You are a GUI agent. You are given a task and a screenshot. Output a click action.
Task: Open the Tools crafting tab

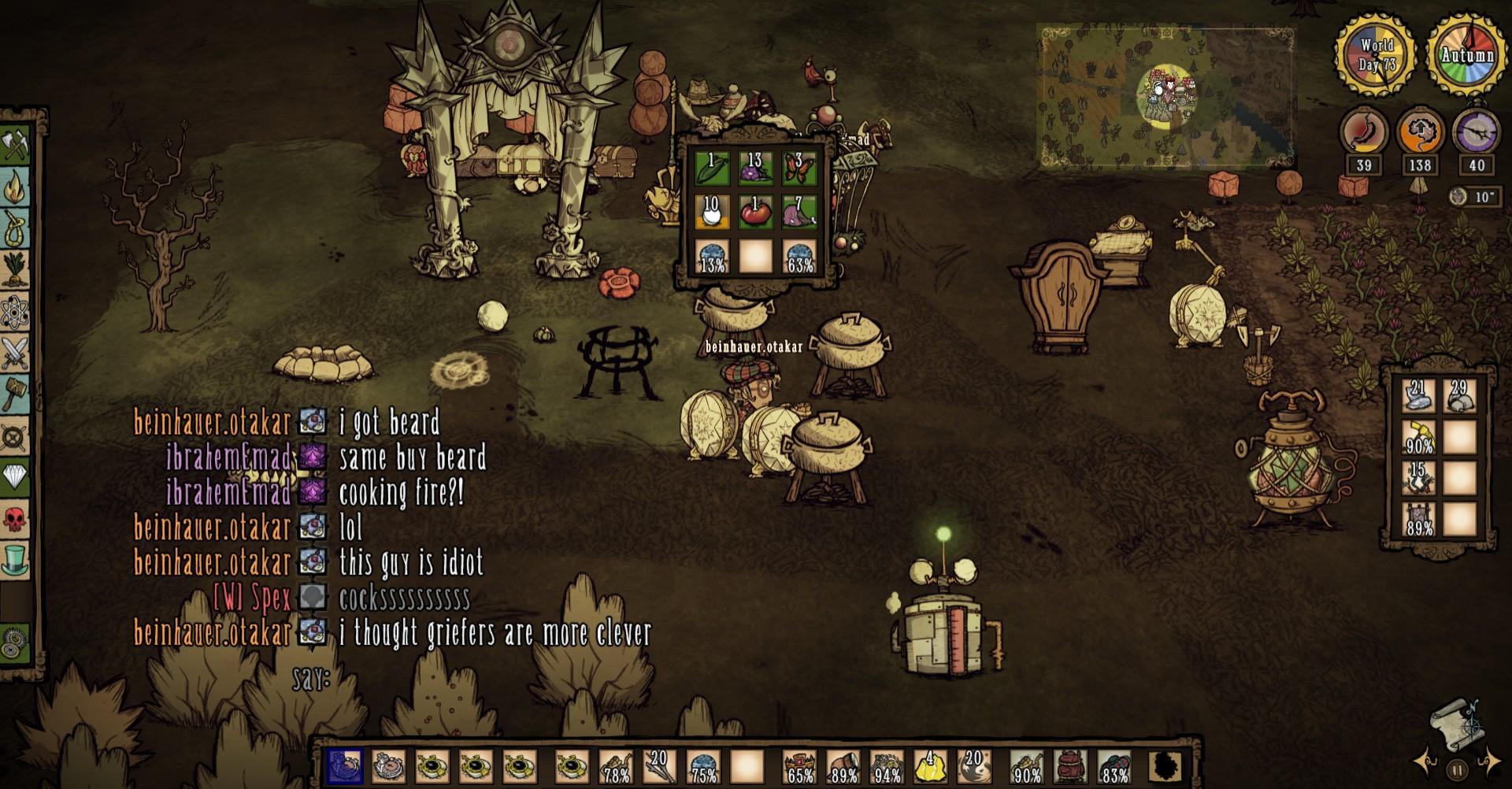click(16, 146)
